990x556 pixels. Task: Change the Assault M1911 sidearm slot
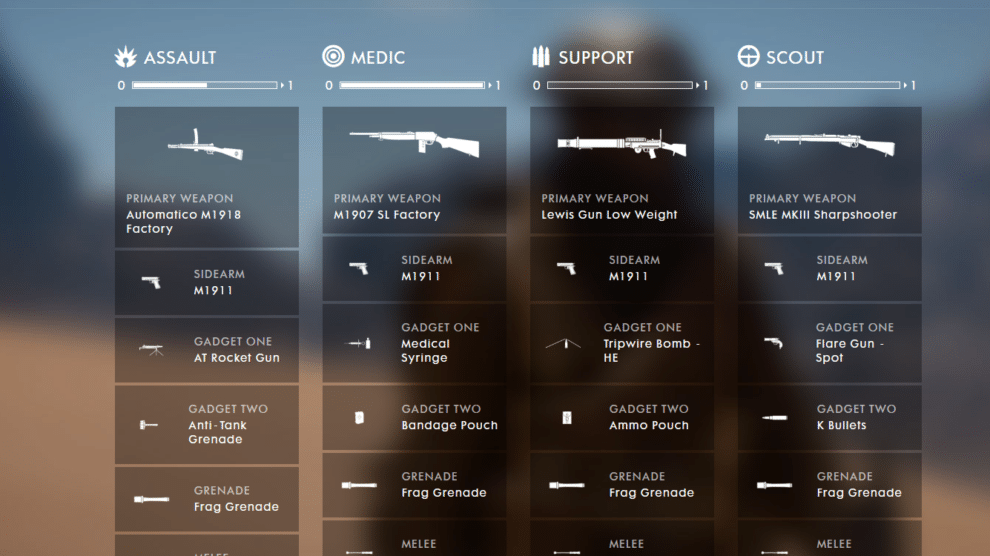tap(206, 283)
